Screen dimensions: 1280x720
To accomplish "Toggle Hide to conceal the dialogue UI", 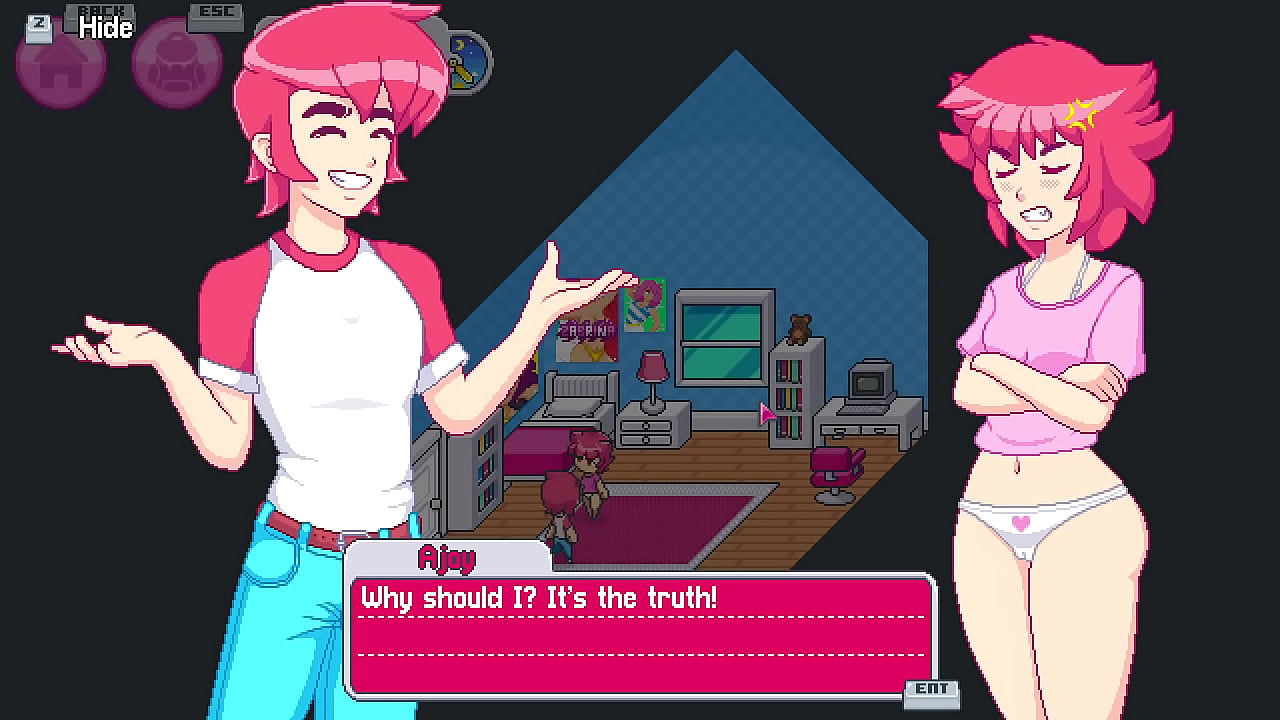I will 103,27.
